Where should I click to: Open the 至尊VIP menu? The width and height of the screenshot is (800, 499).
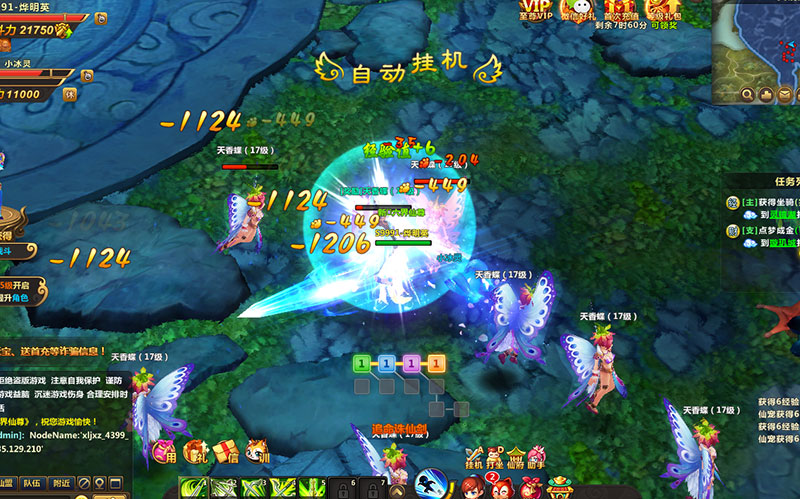(x=536, y=10)
